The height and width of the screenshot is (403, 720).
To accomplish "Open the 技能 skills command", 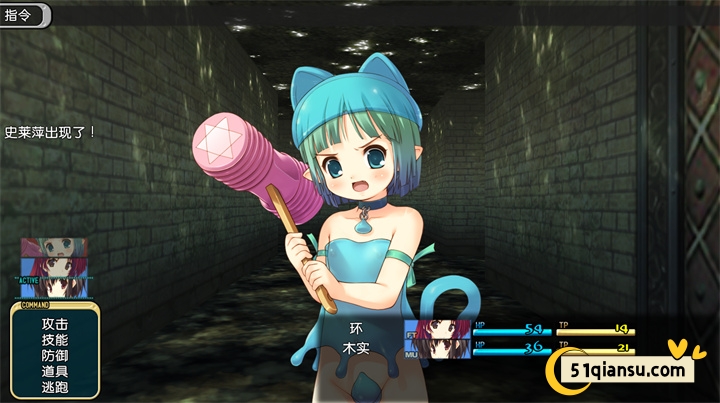I will 55,340.
